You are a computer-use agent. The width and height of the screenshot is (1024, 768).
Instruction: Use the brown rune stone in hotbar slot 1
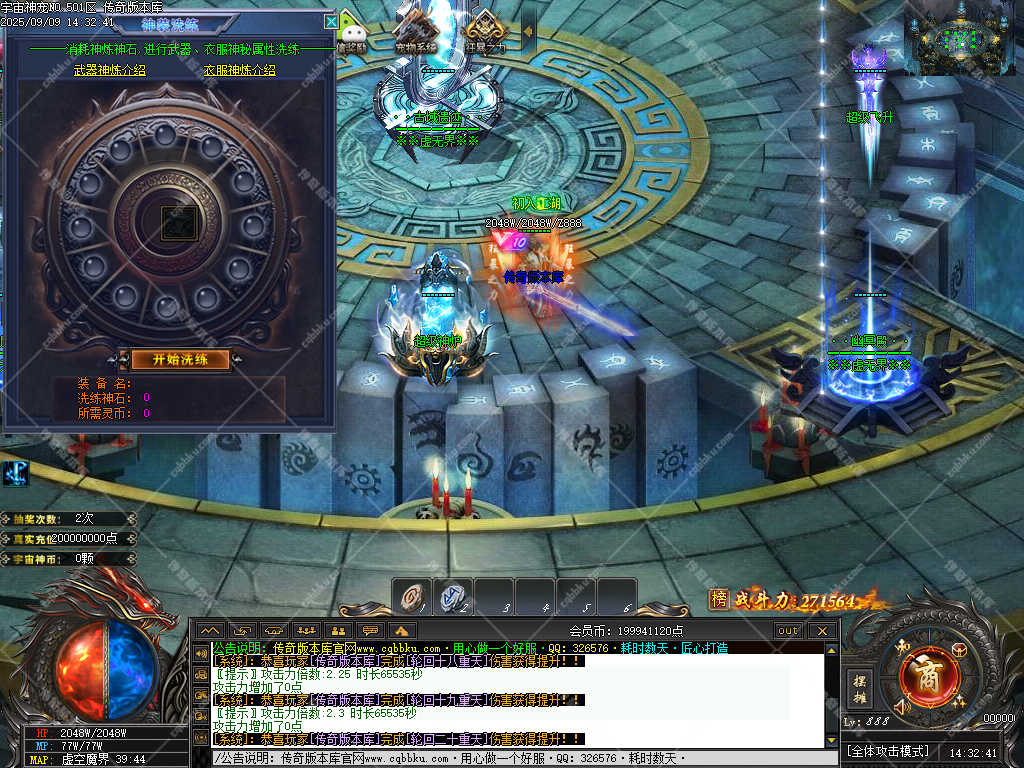[412, 597]
